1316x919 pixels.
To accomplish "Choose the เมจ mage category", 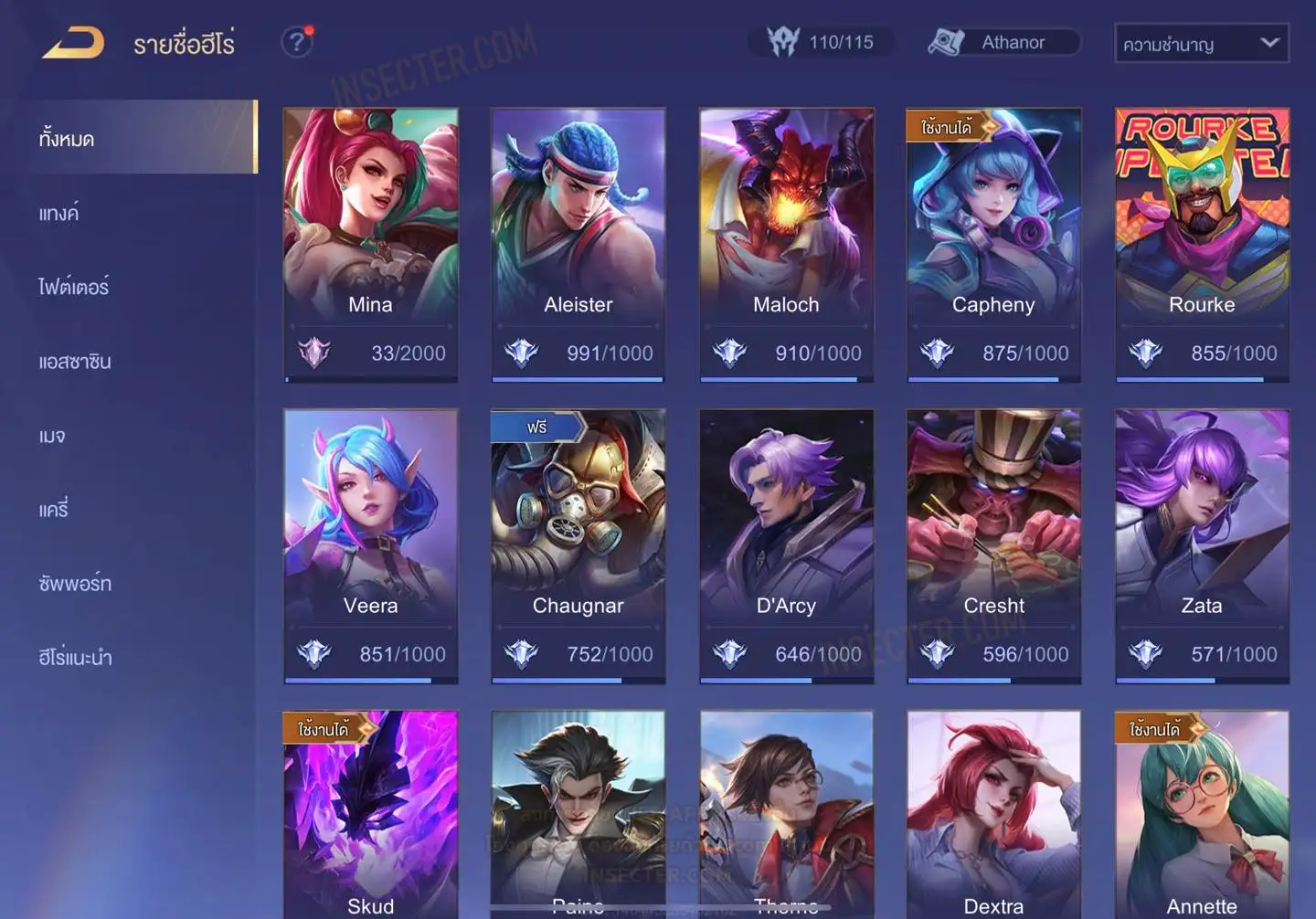I will coord(52,436).
